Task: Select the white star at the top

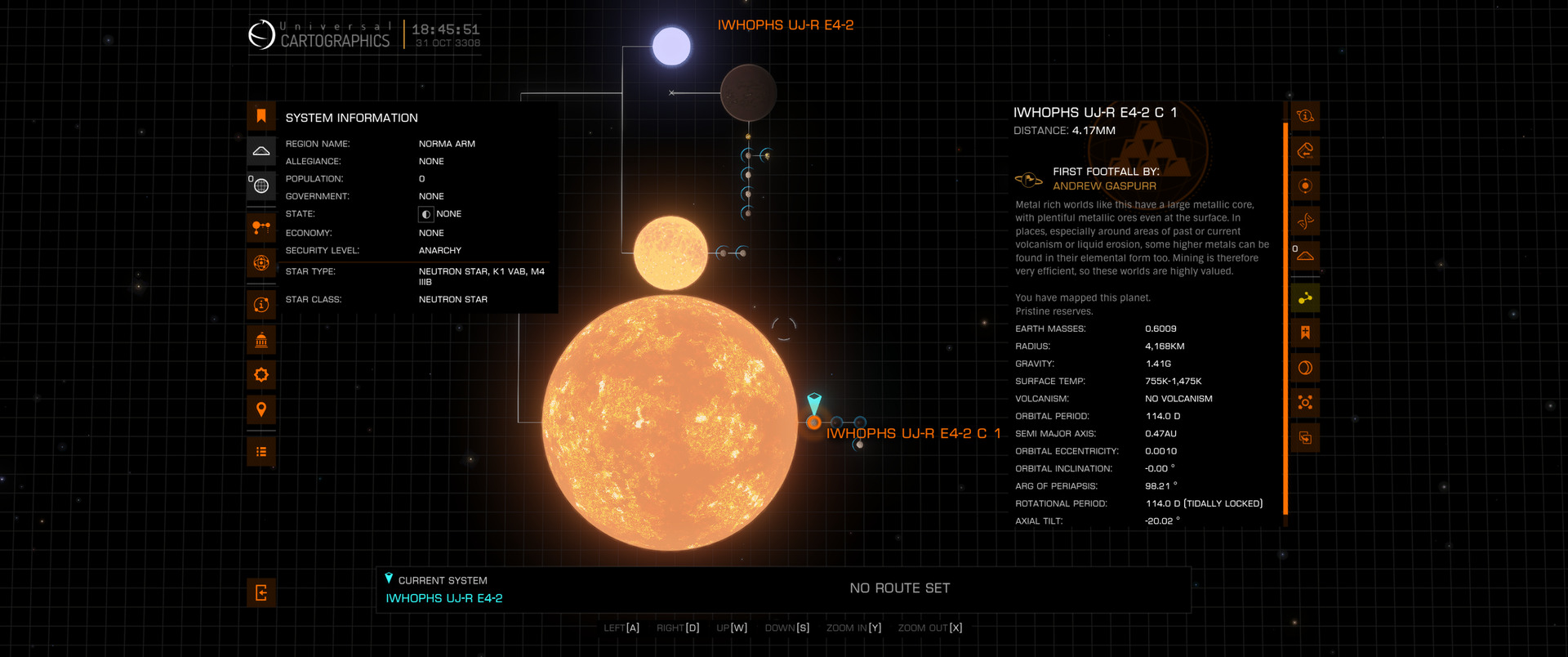Action: pyautogui.click(x=671, y=46)
